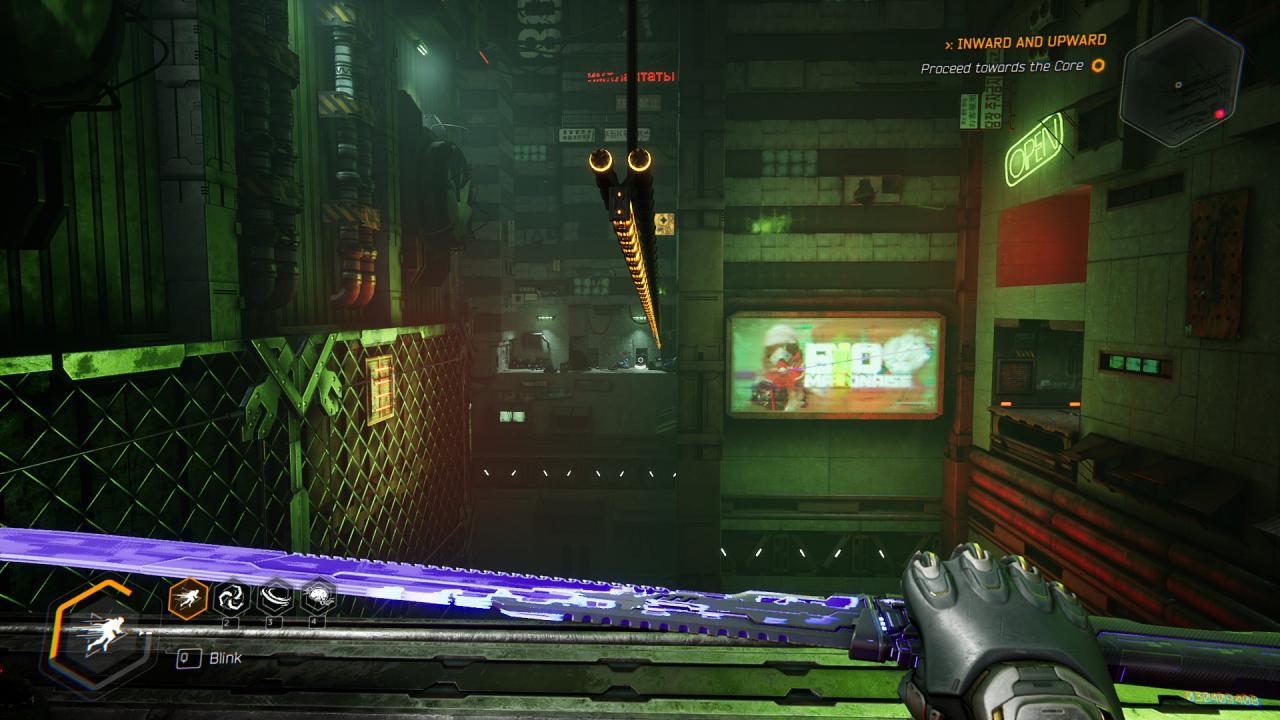Select the highlighted Blink ability slot

[x=188, y=599]
